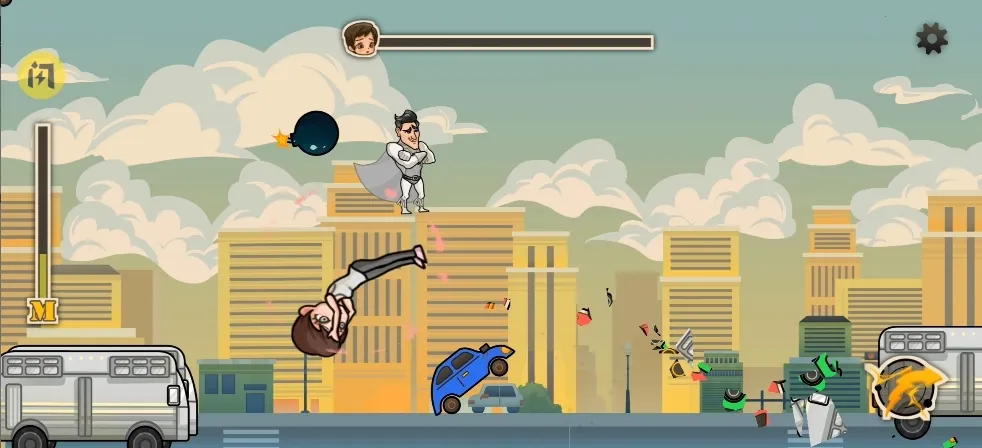Screen dimensions: 982x448
Task: Tap the yellow dodge skill button
Action: tap(41, 75)
